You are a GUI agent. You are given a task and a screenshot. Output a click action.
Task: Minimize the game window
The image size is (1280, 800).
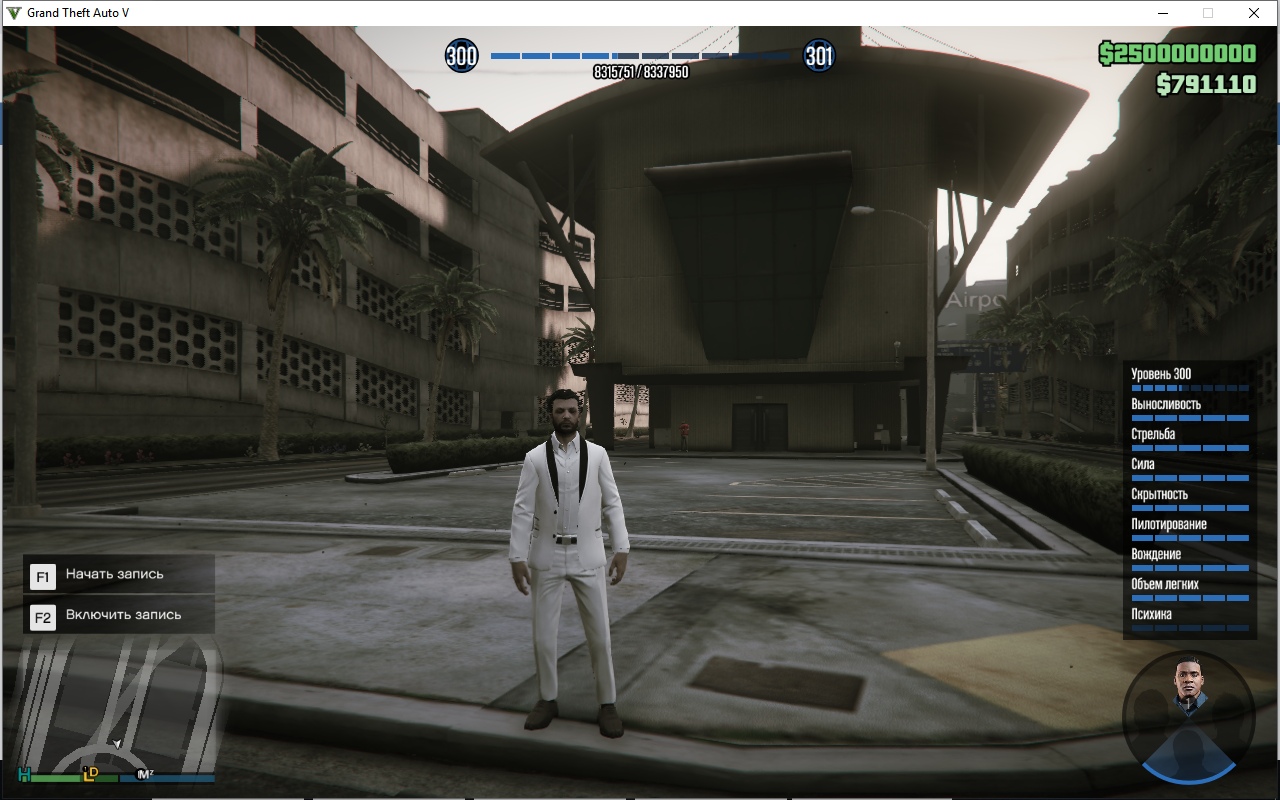1164,13
